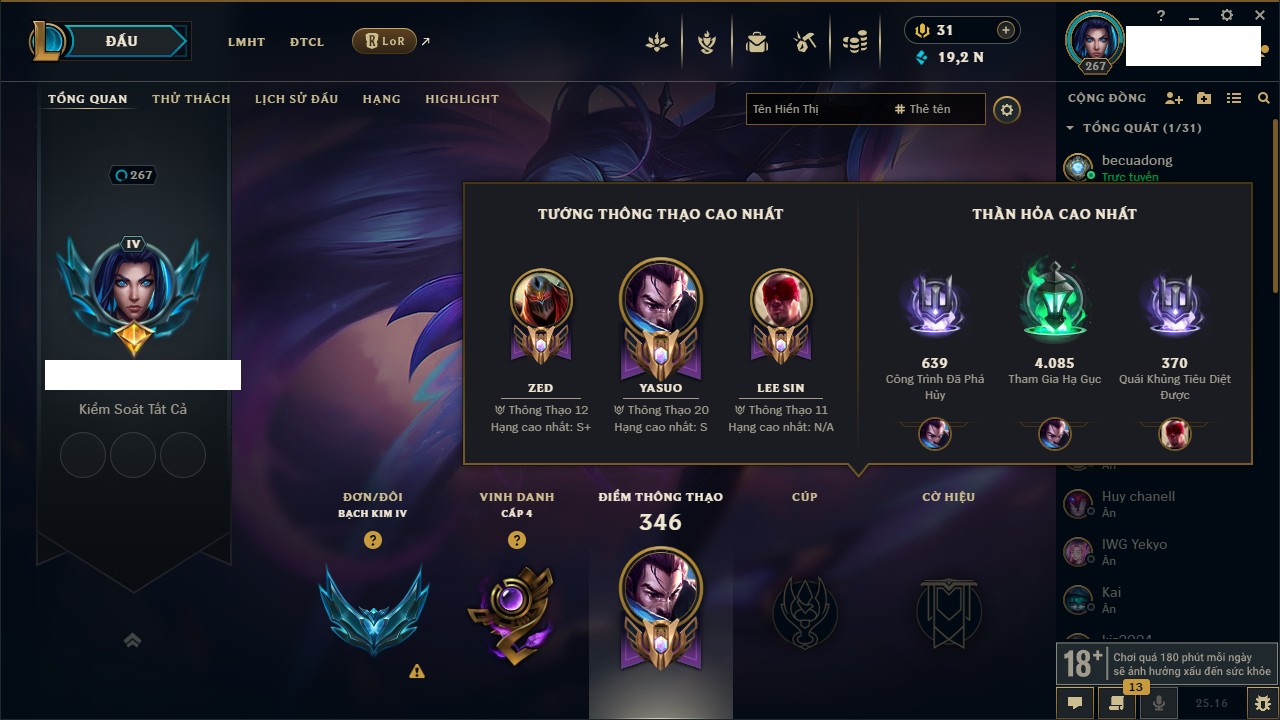Open the client settings gear
The width and height of the screenshot is (1280, 720).
click(1227, 15)
